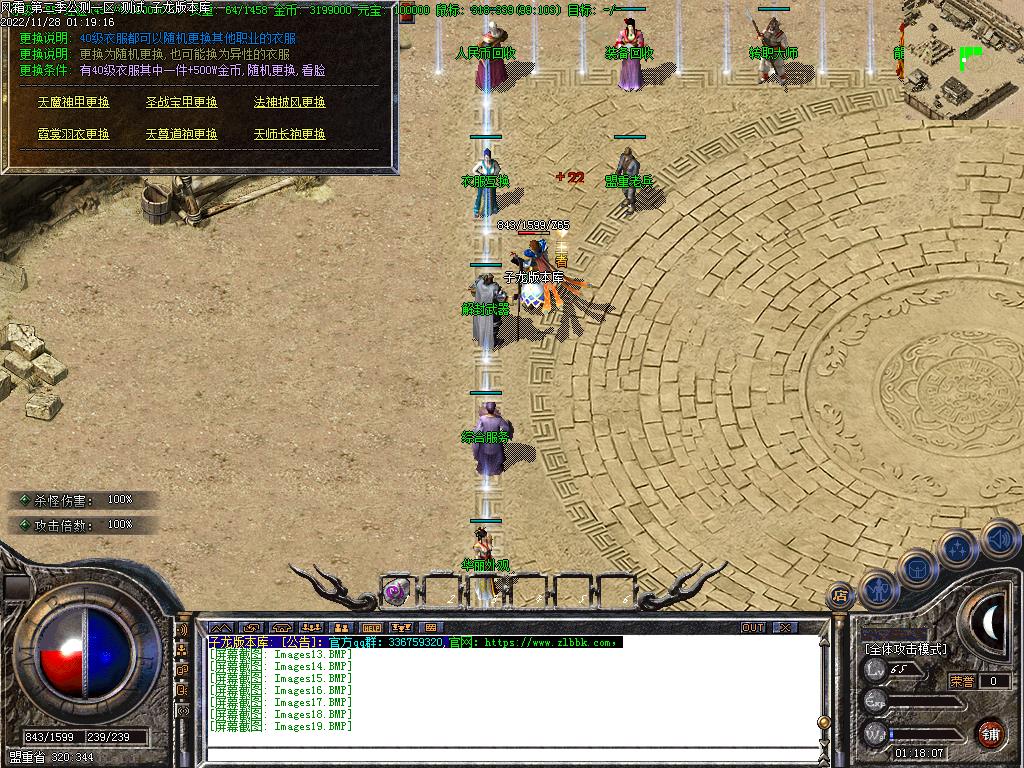This screenshot has height=768, width=1024.
Task: Choose the 霓裳羽衣更换 option
Action: (74, 134)
